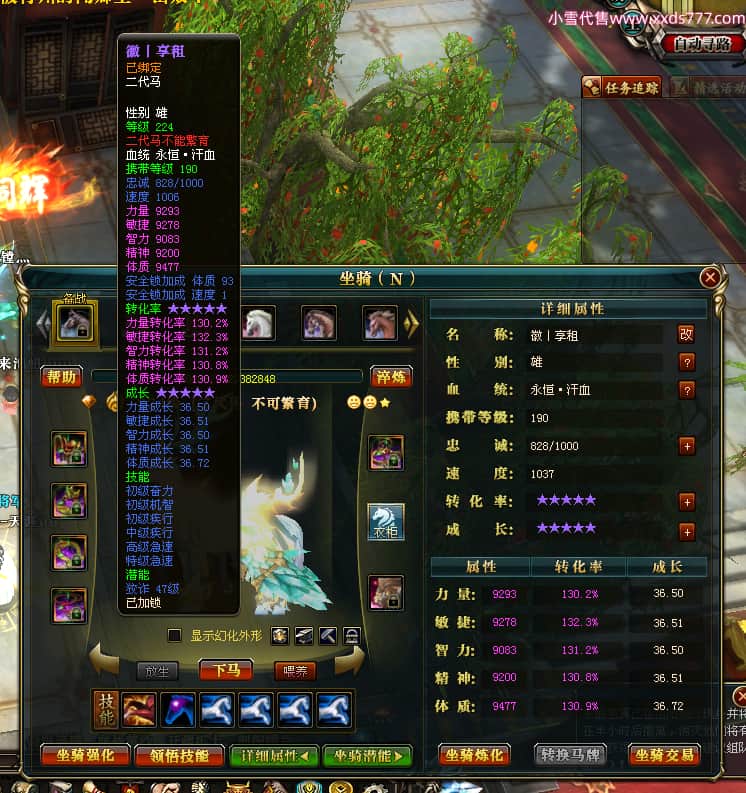
Task: Open 坐骑交易 mount trading
Action: click(x=664, y=755)
